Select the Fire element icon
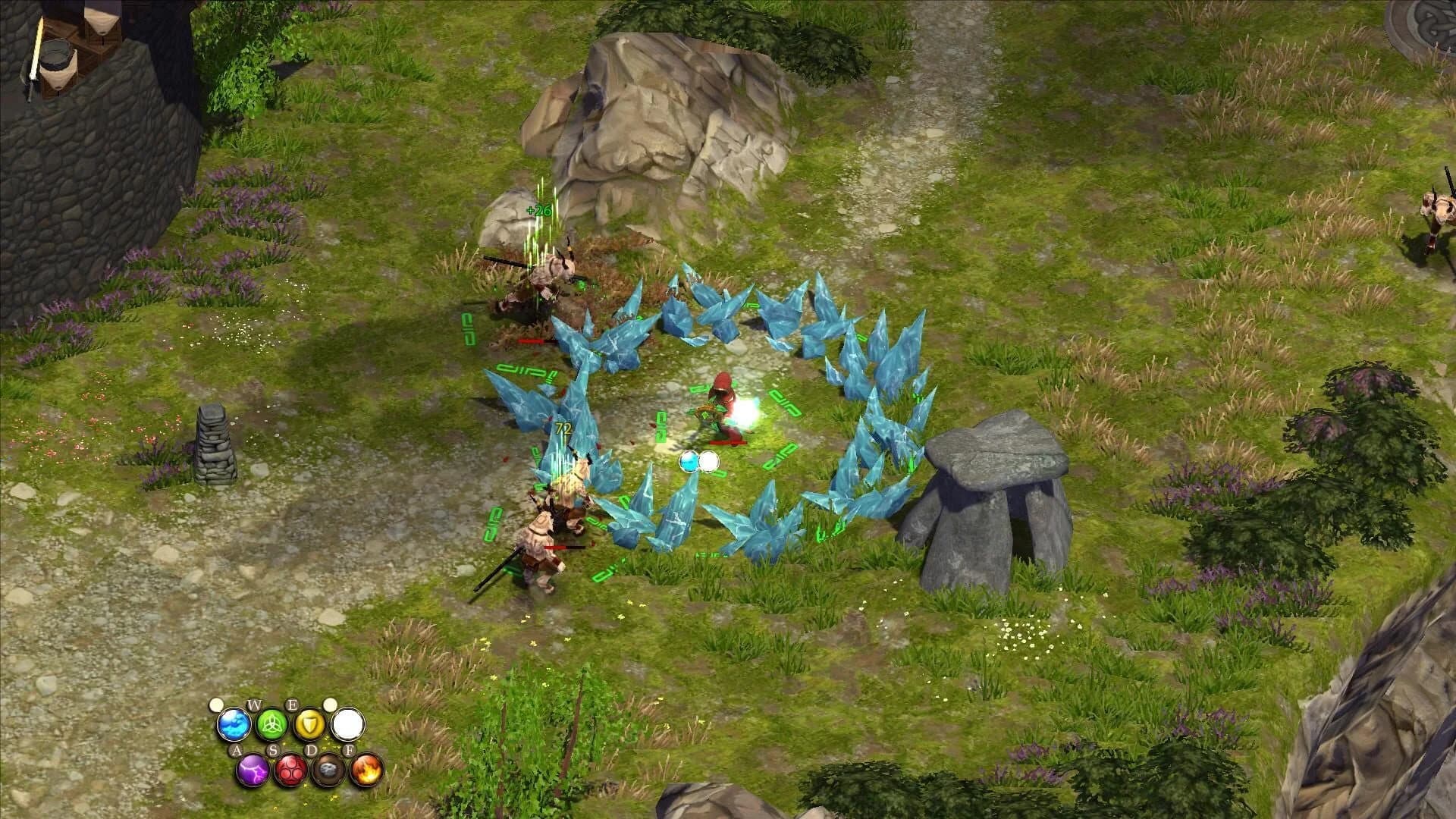 point(366,771)
